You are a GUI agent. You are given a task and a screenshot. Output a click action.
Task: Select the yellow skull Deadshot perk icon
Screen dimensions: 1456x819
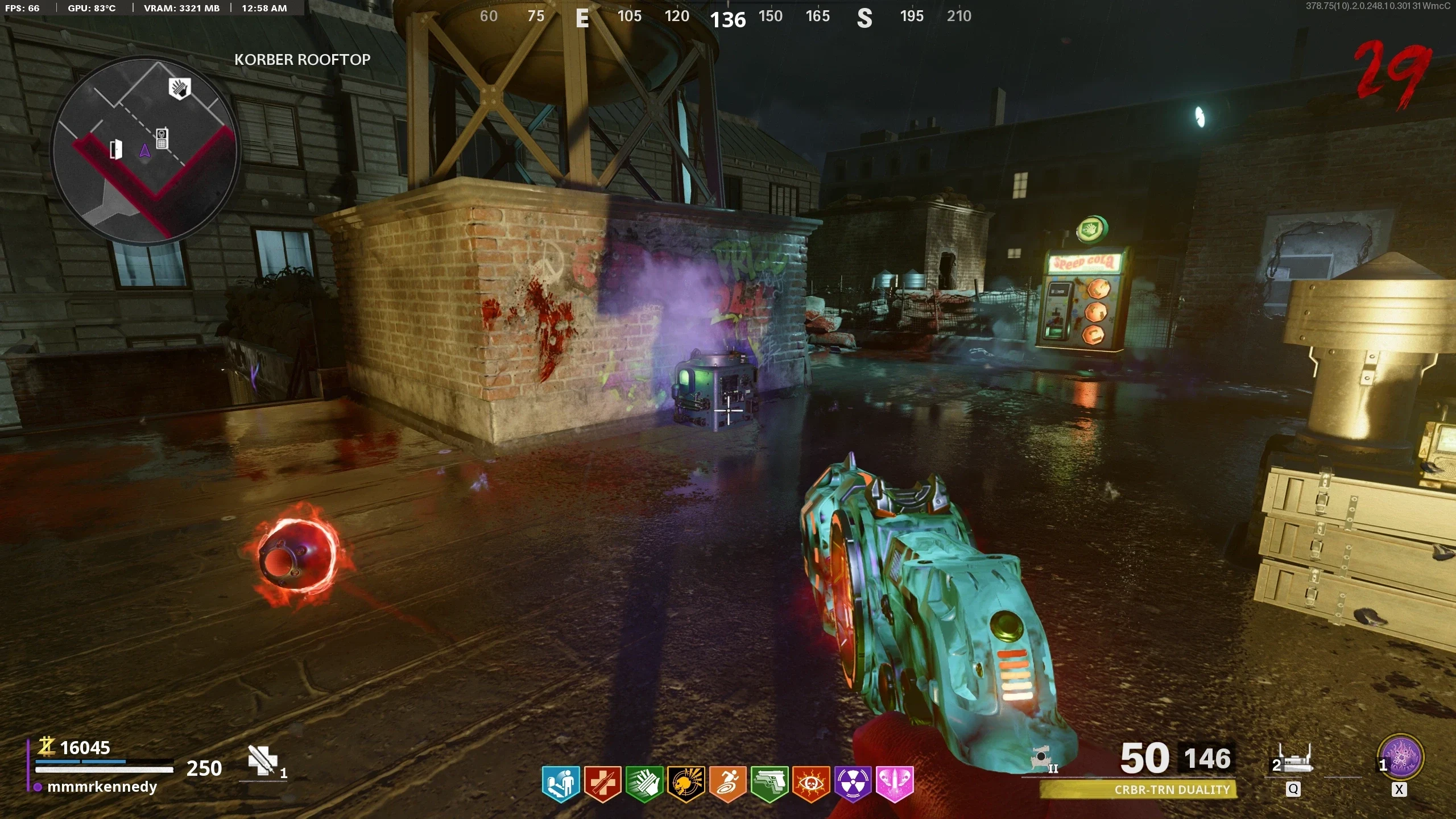click(686, 784)
